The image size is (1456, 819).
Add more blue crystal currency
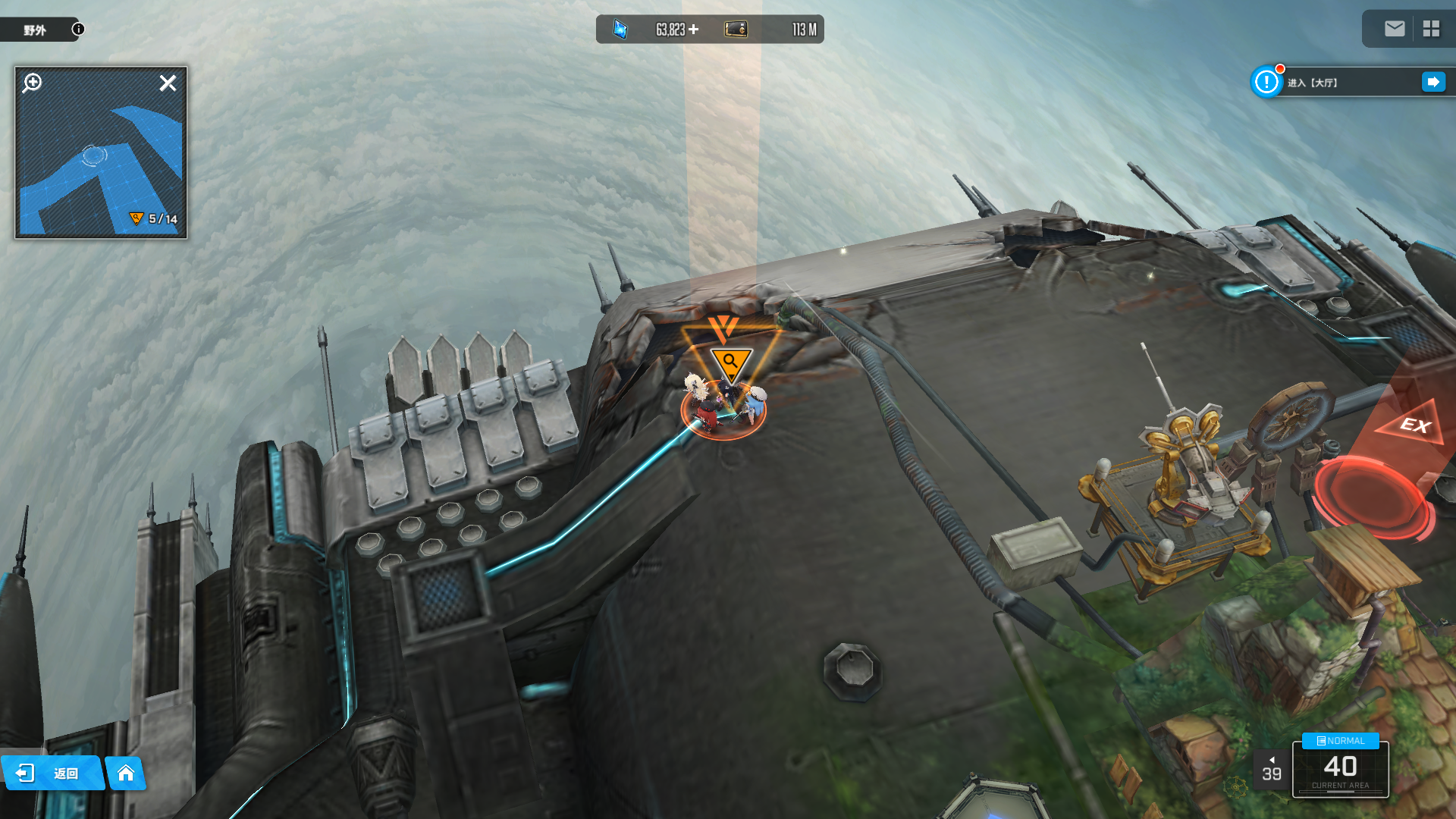click(693, 30)
